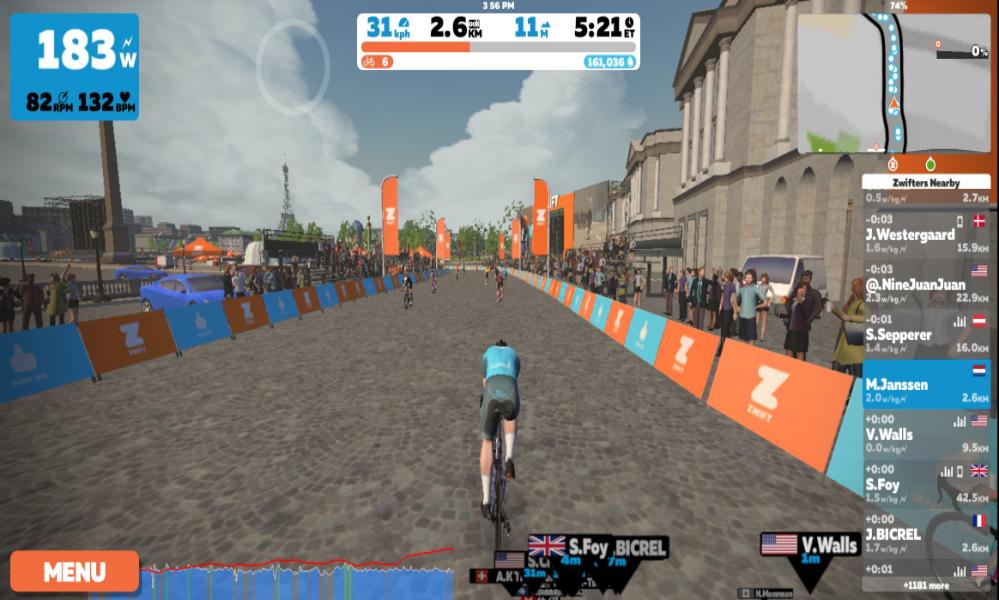This screenshot has height=600, width=999.
Task: Click the Zwifters Nearby header
Action: pyautogui.click(x=925, y=183)
